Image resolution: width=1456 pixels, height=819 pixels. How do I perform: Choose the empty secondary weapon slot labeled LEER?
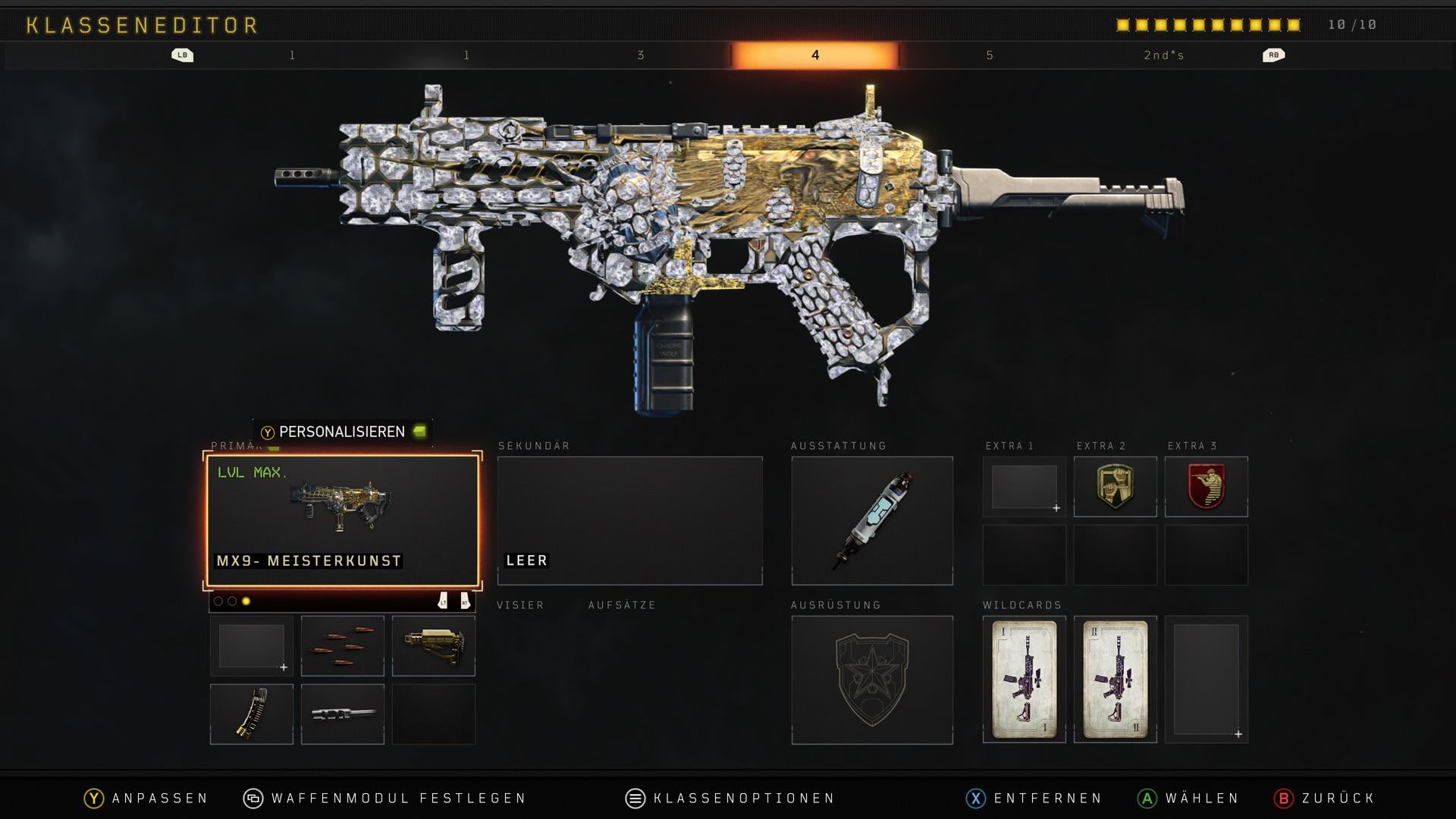point(629,521)
